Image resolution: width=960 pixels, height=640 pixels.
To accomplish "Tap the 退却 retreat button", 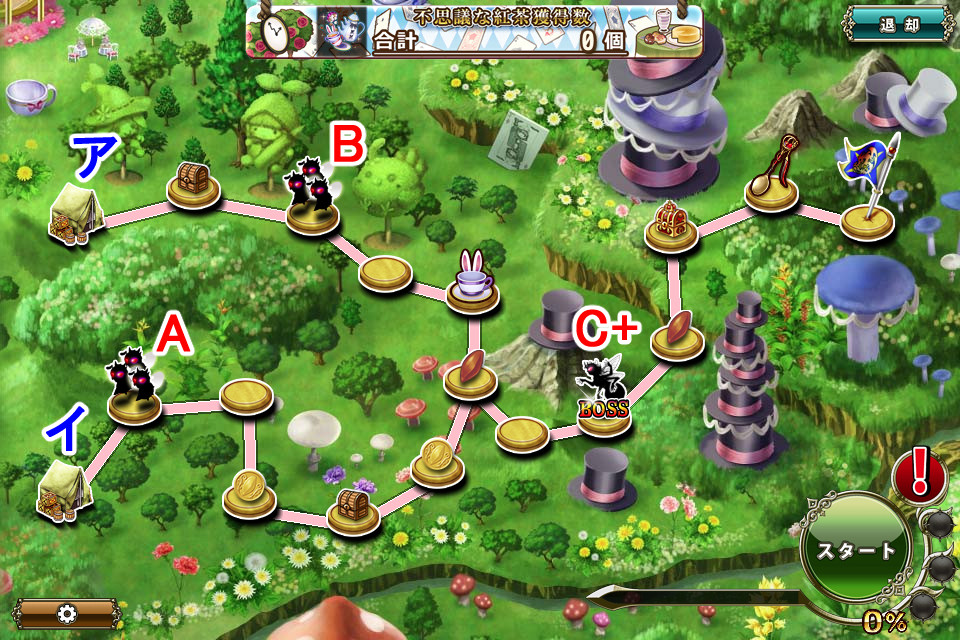I will 896,25.
